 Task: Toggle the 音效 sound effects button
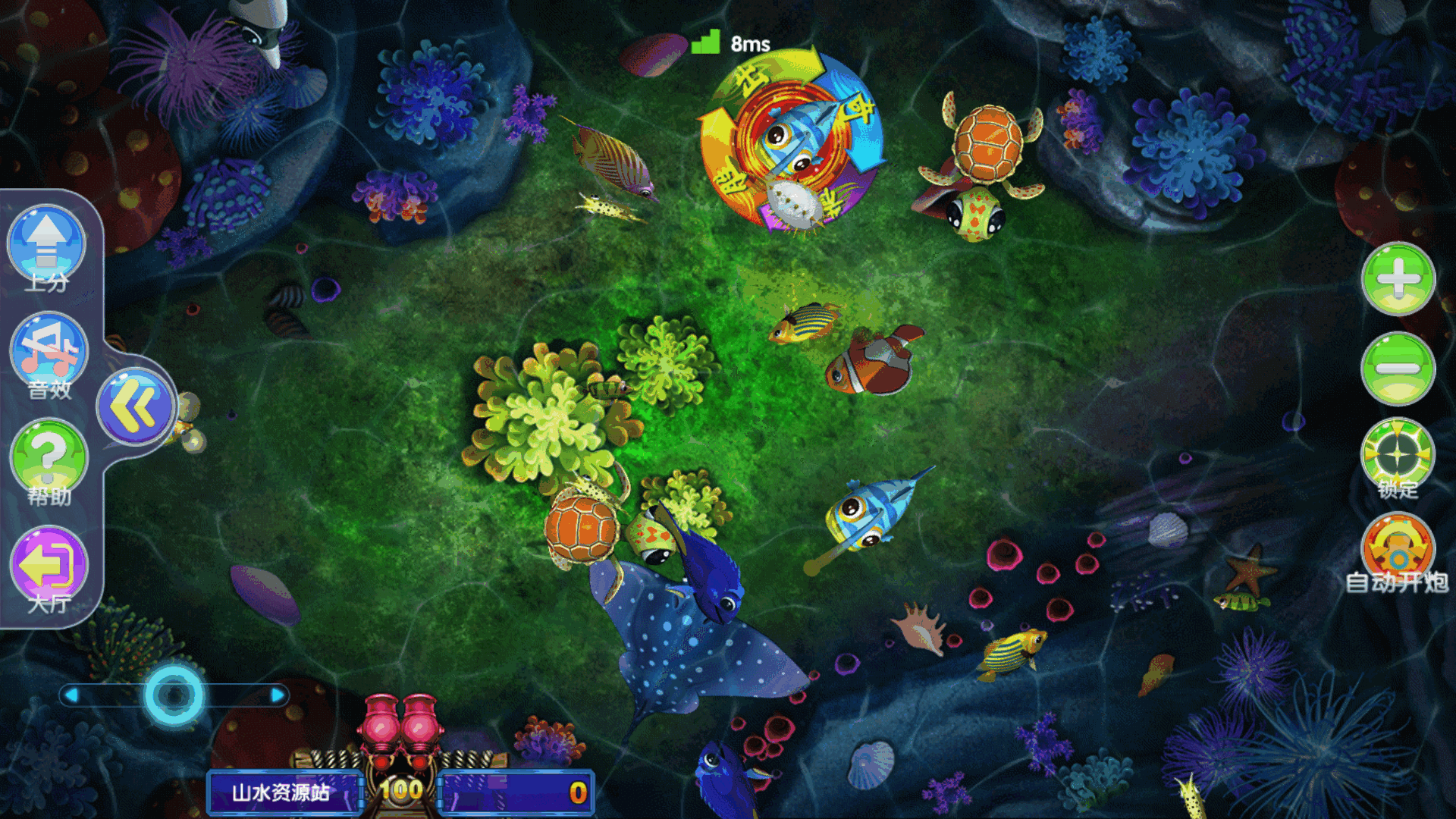(x=49, y=353)
